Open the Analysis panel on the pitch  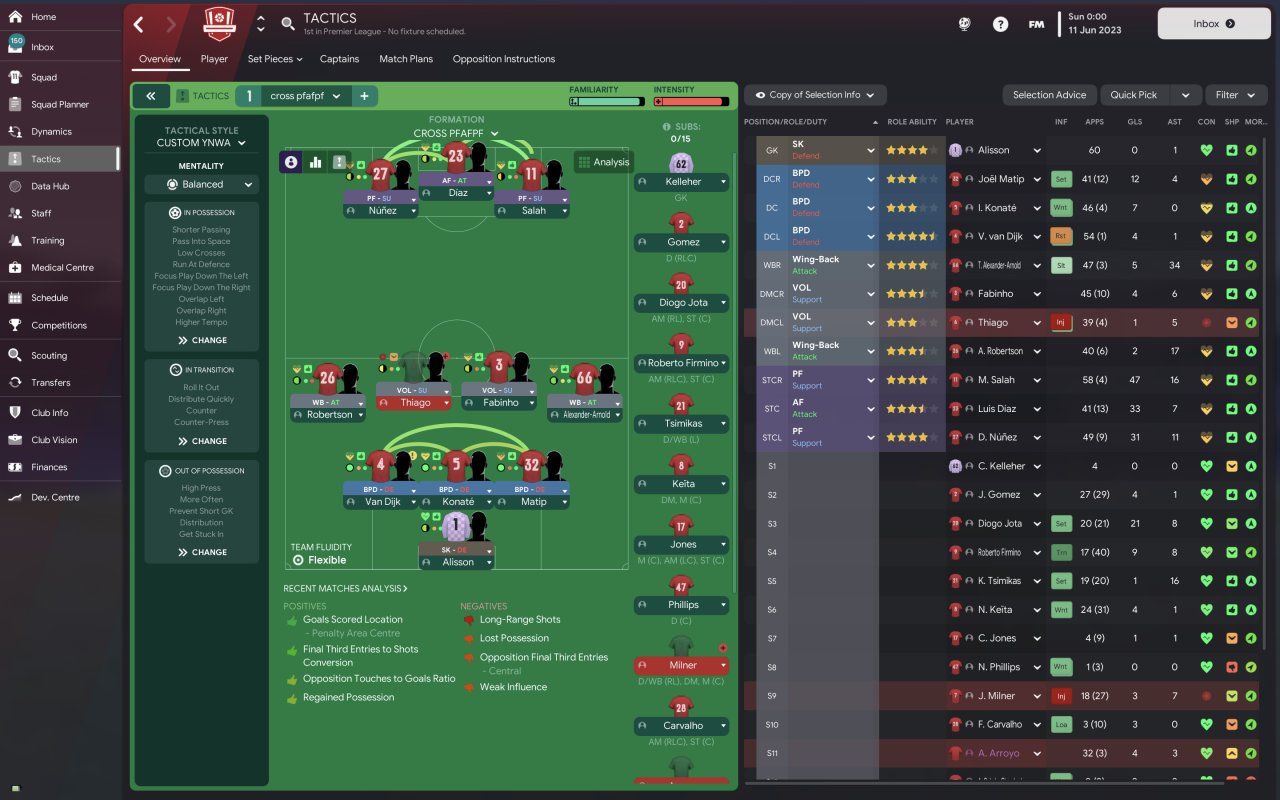pos(603,162)
